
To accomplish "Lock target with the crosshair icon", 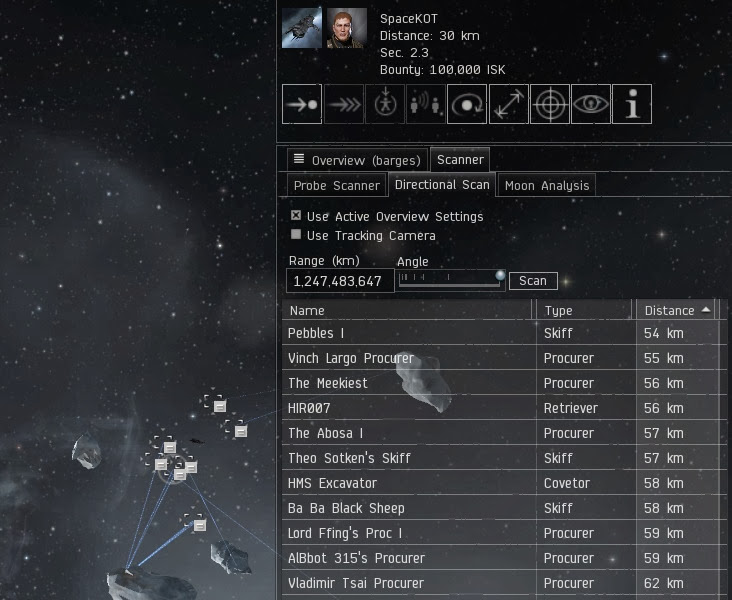I will [549, 104].
